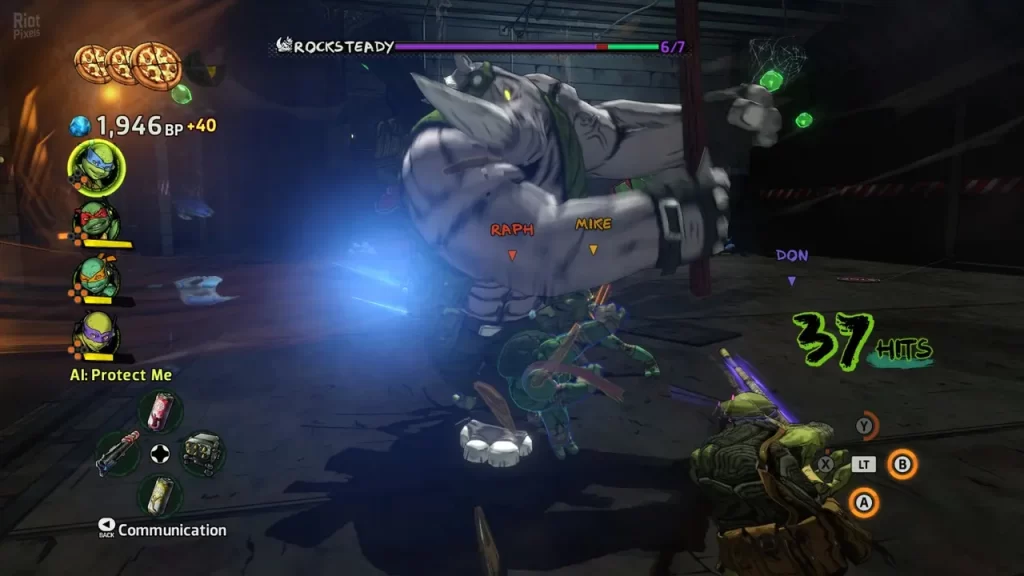Activate the turret gadget item slot
Screen dimensions: 1024x576
pos(202,453)
